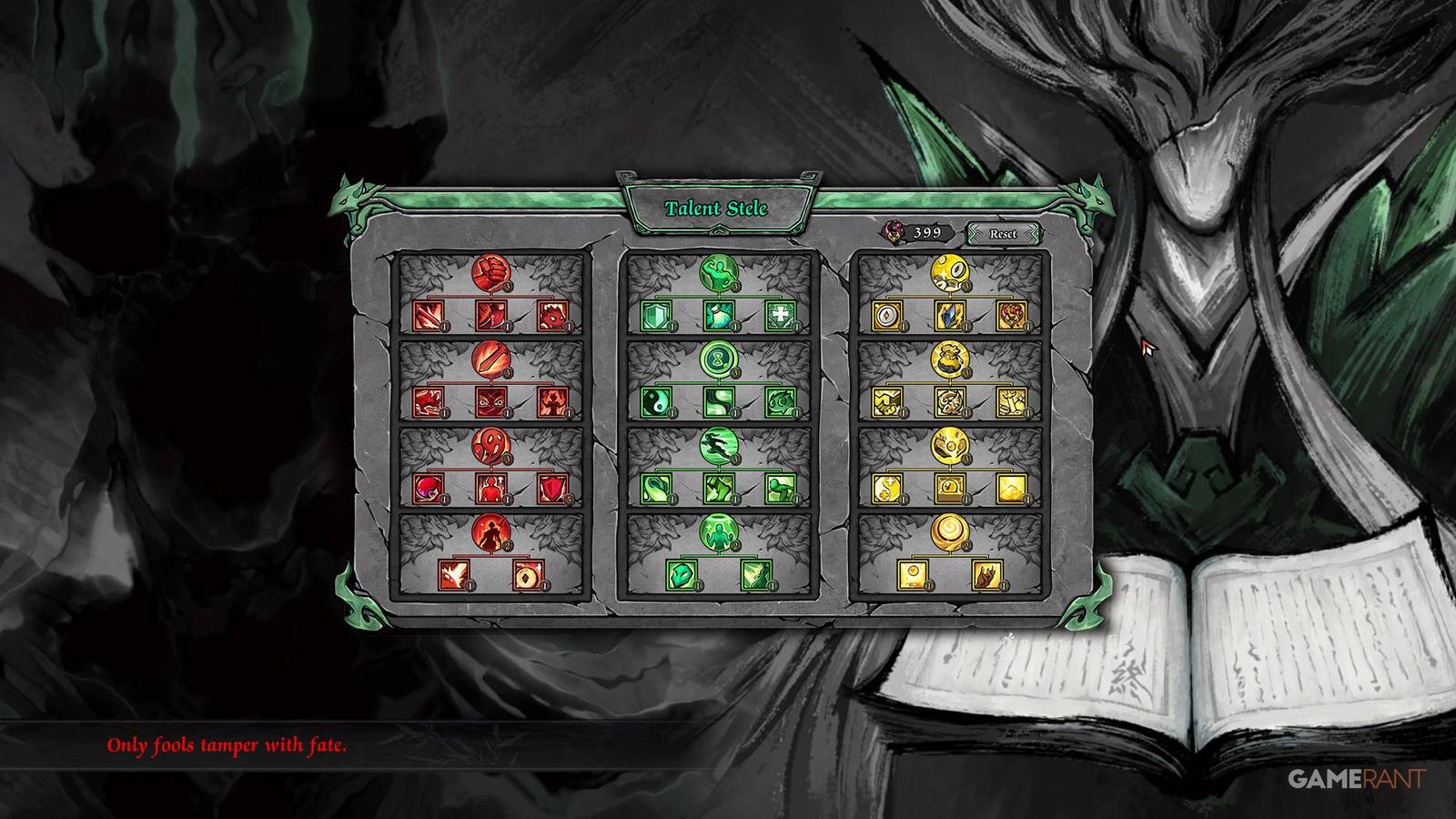The image size is (1456, 819).
Task: Pick the green ninja dash talent
Action: (717, 447)
